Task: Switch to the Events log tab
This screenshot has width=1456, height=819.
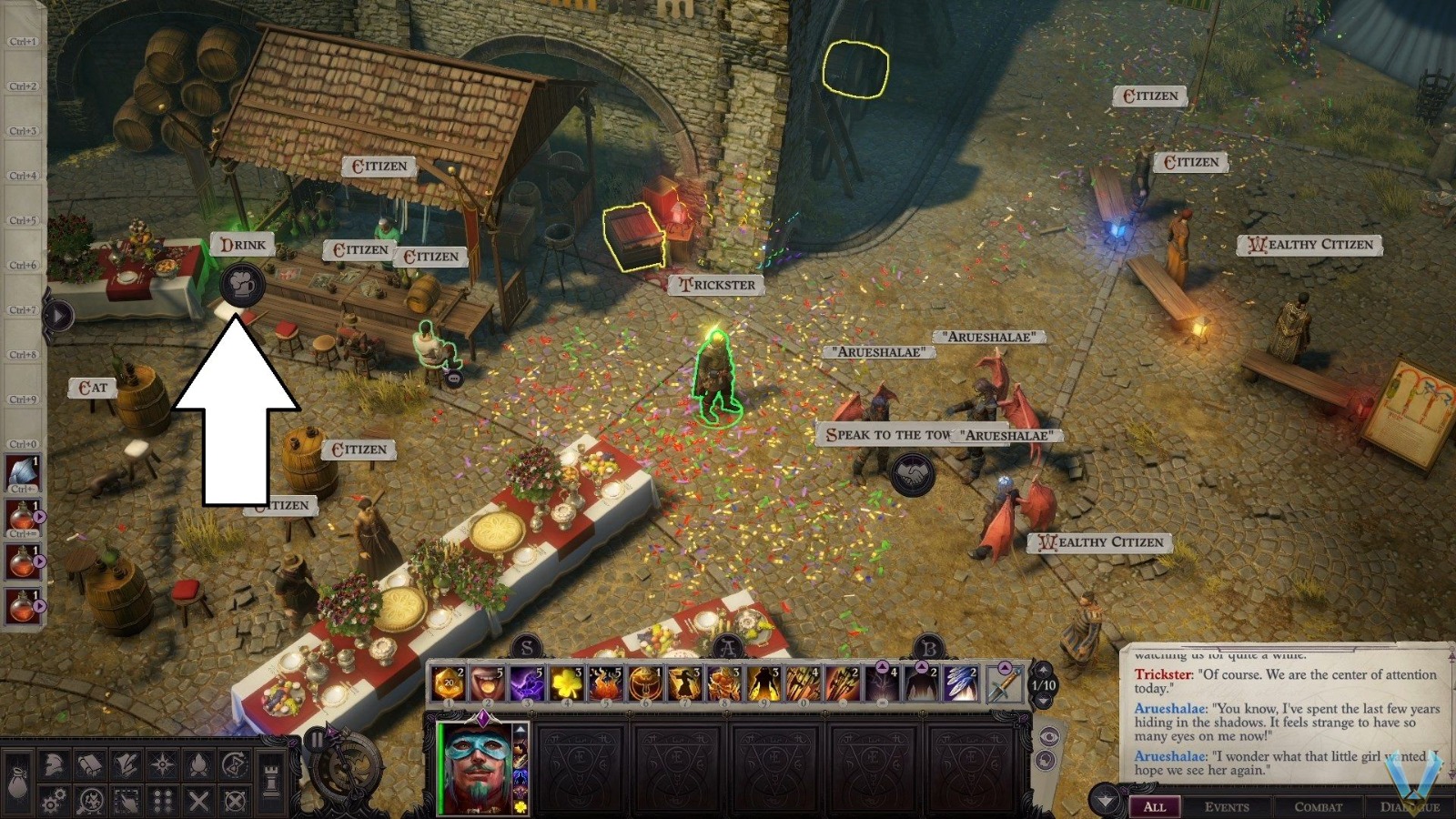Action: coord(1228,806)
